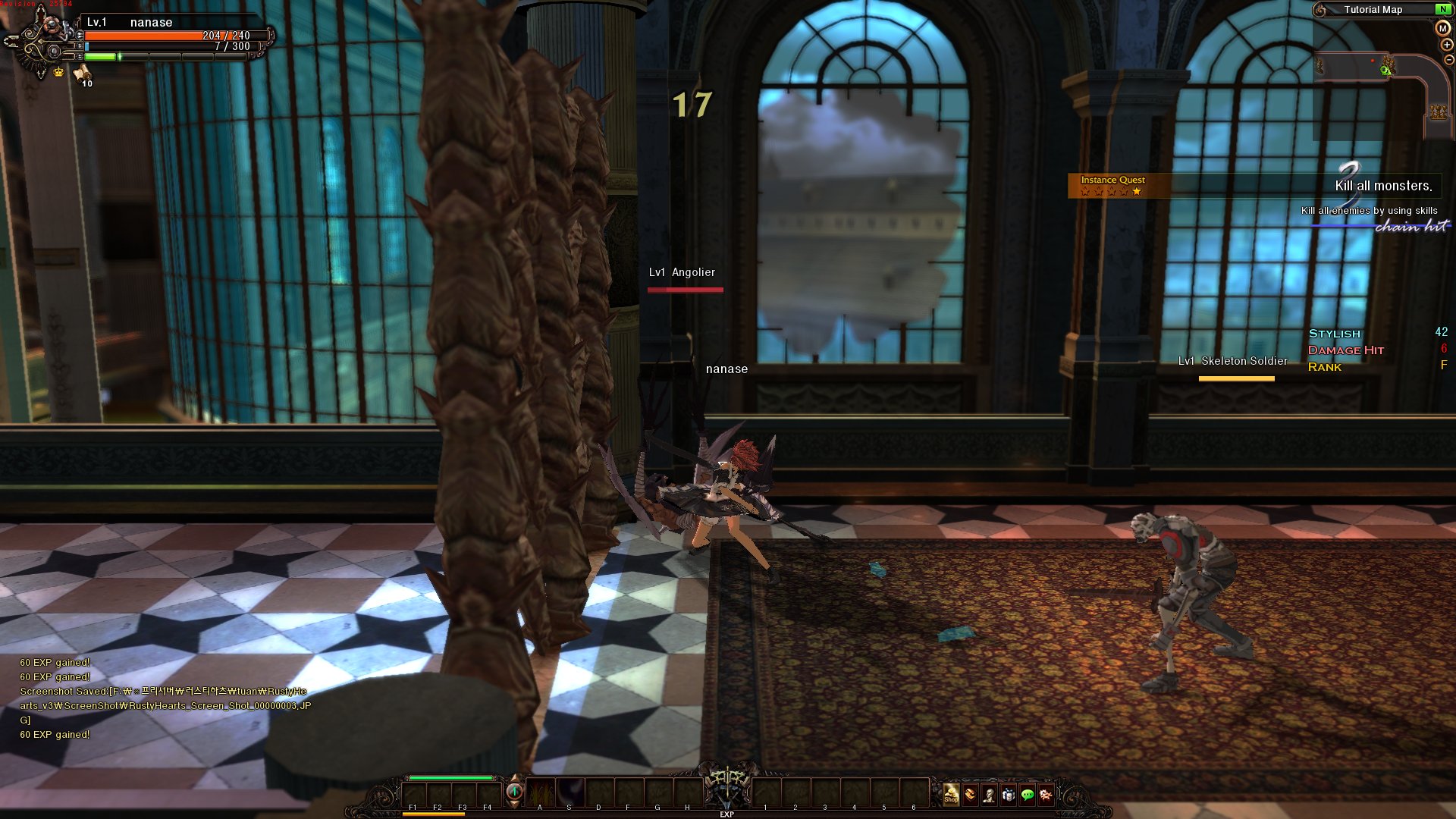Open the character mannequin icon

pos(989,795)
